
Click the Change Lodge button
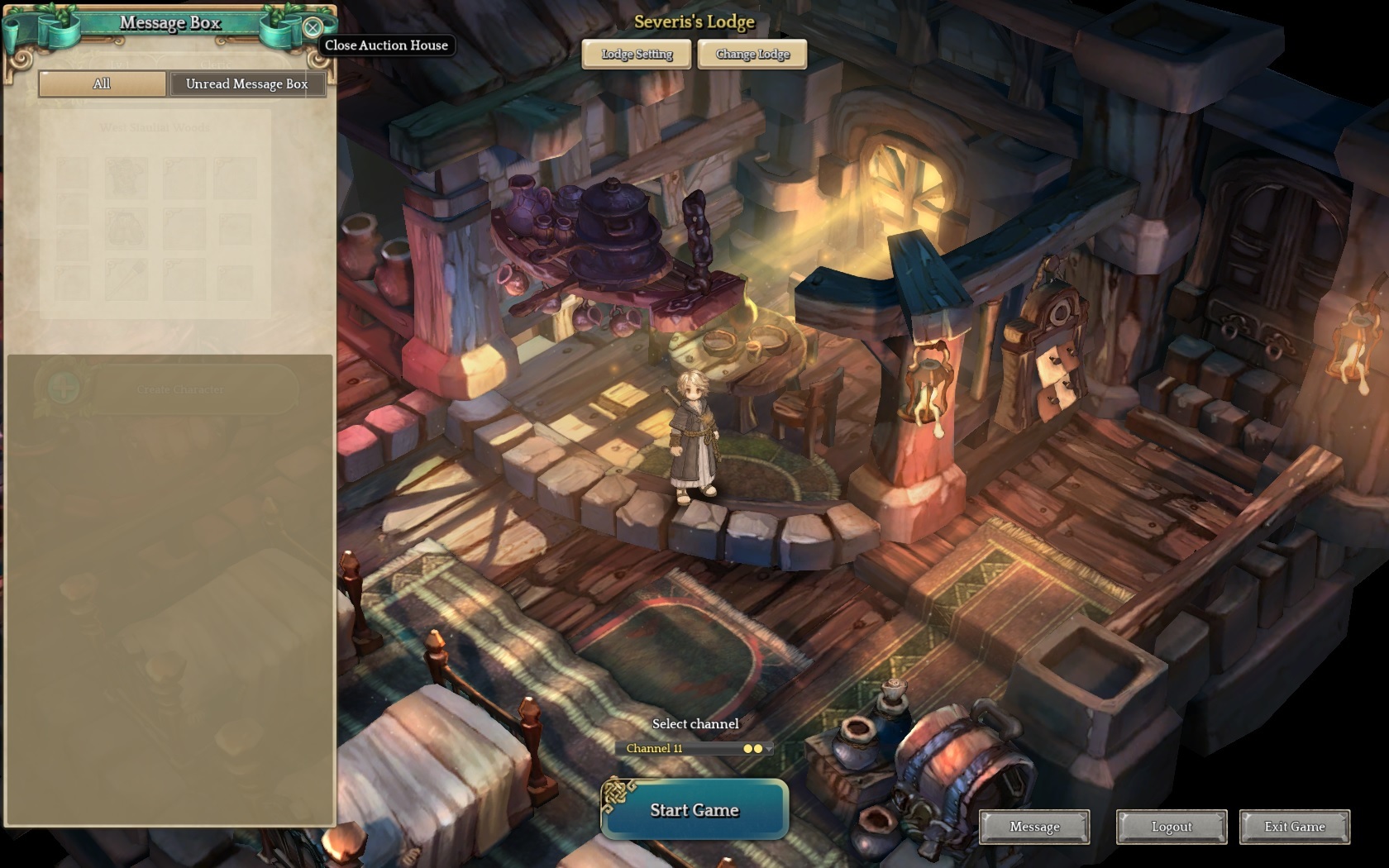click(752, 55)
